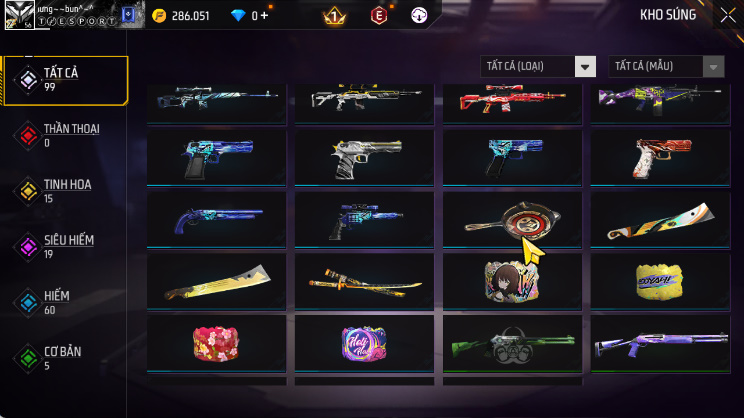Switch to the THẦN THOẠI tab

pyautogui.click(x=65, y=135)
